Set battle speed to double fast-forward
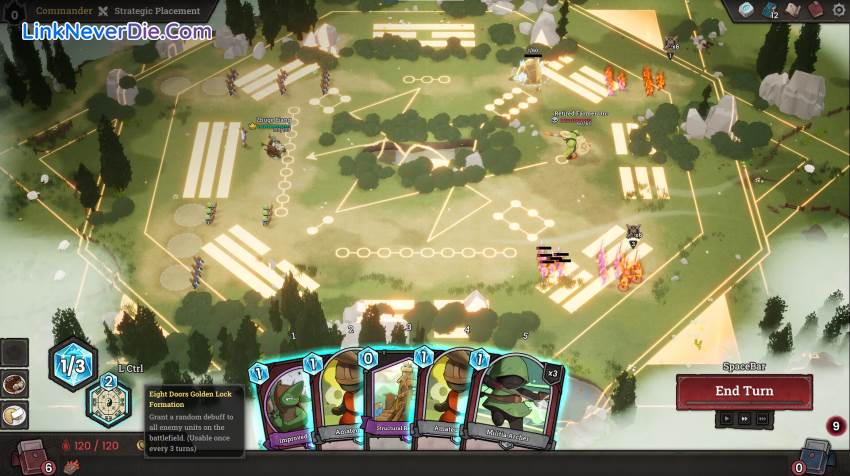 click(x=746, y=420)
